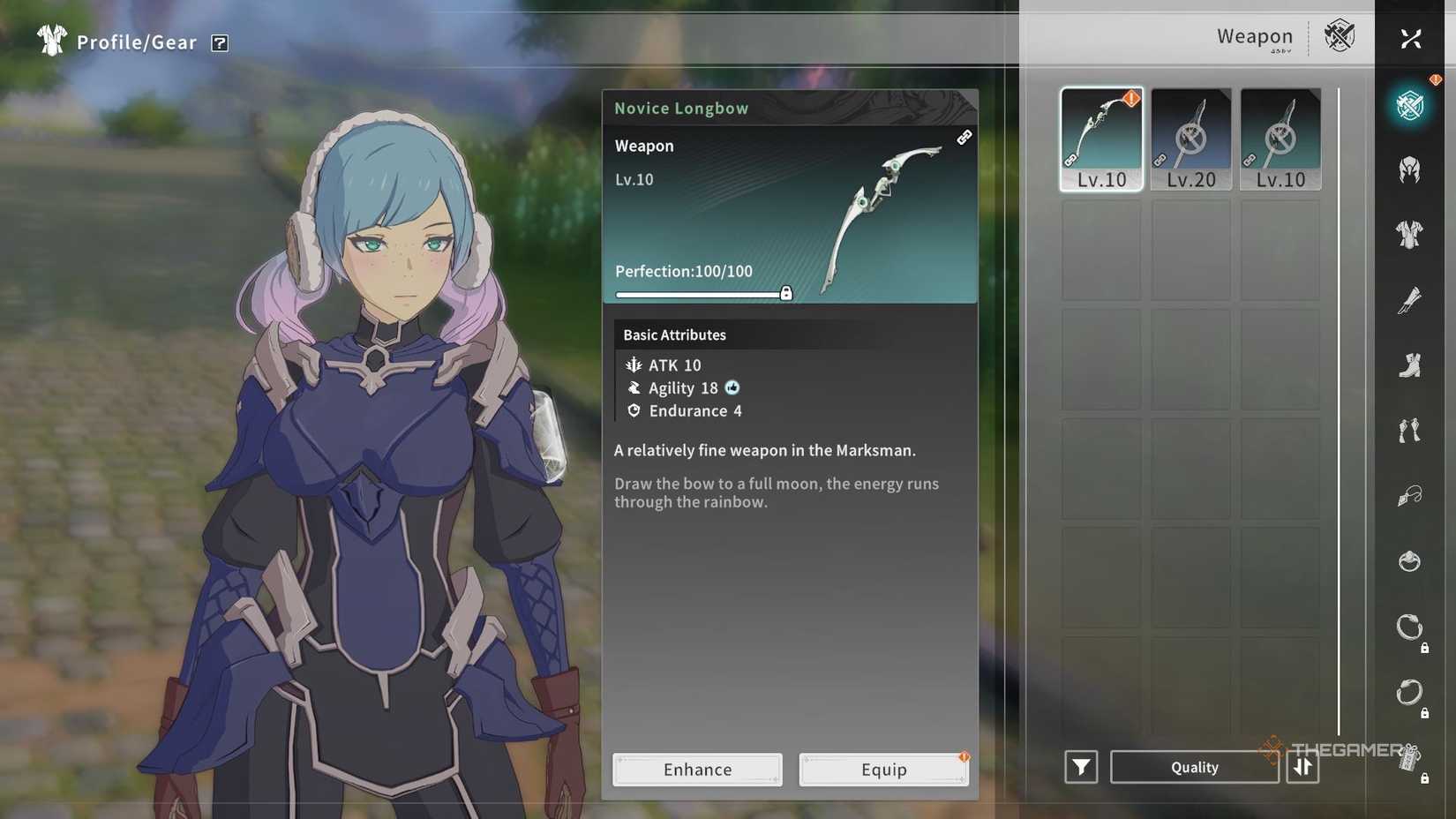This screenshot has height=819, width=1456.
Task: Switch to the necklace accessory category
Action: click(1409, 496)
